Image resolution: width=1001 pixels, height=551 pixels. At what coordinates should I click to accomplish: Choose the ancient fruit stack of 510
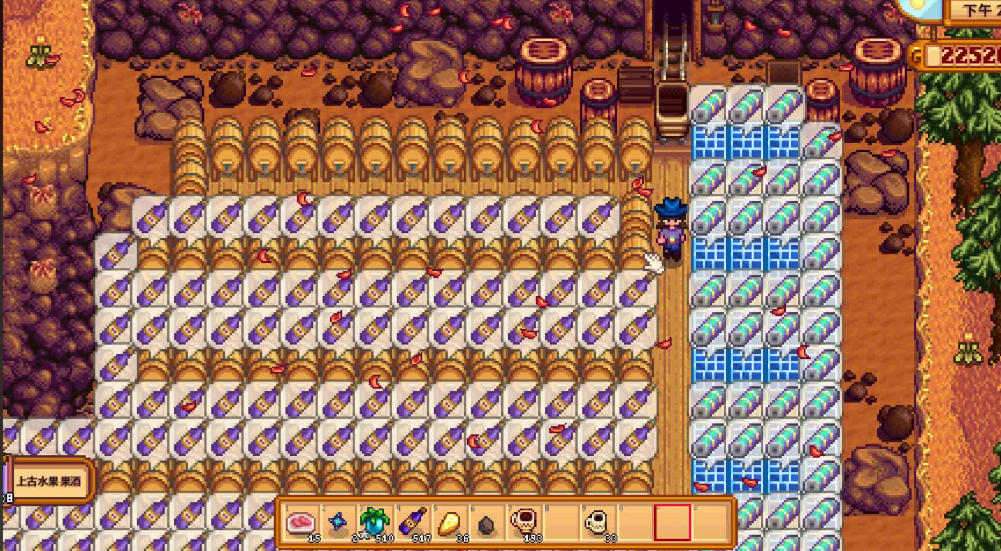point(374,522)
